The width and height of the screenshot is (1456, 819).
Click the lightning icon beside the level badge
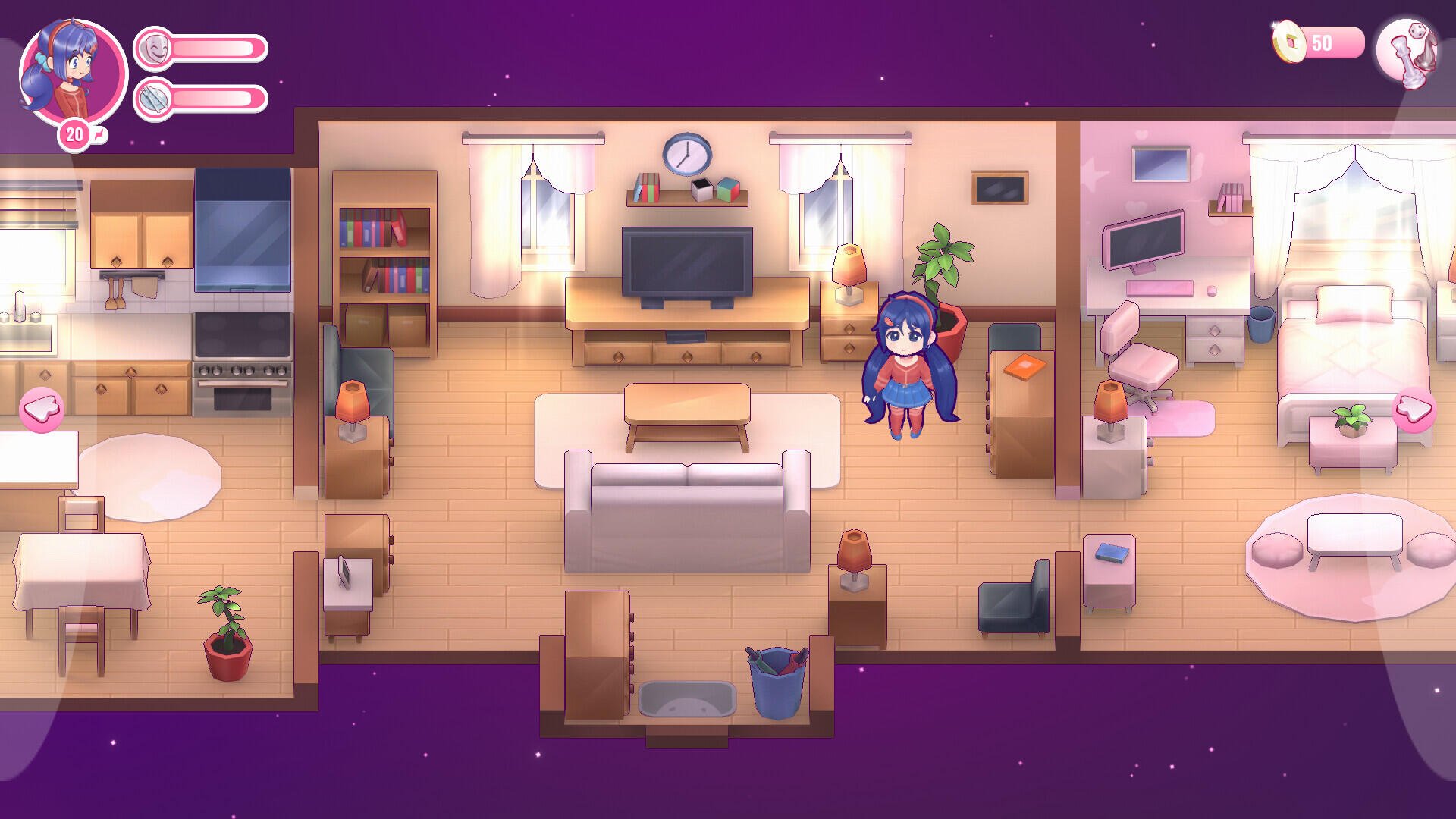[x=101, y=133]
